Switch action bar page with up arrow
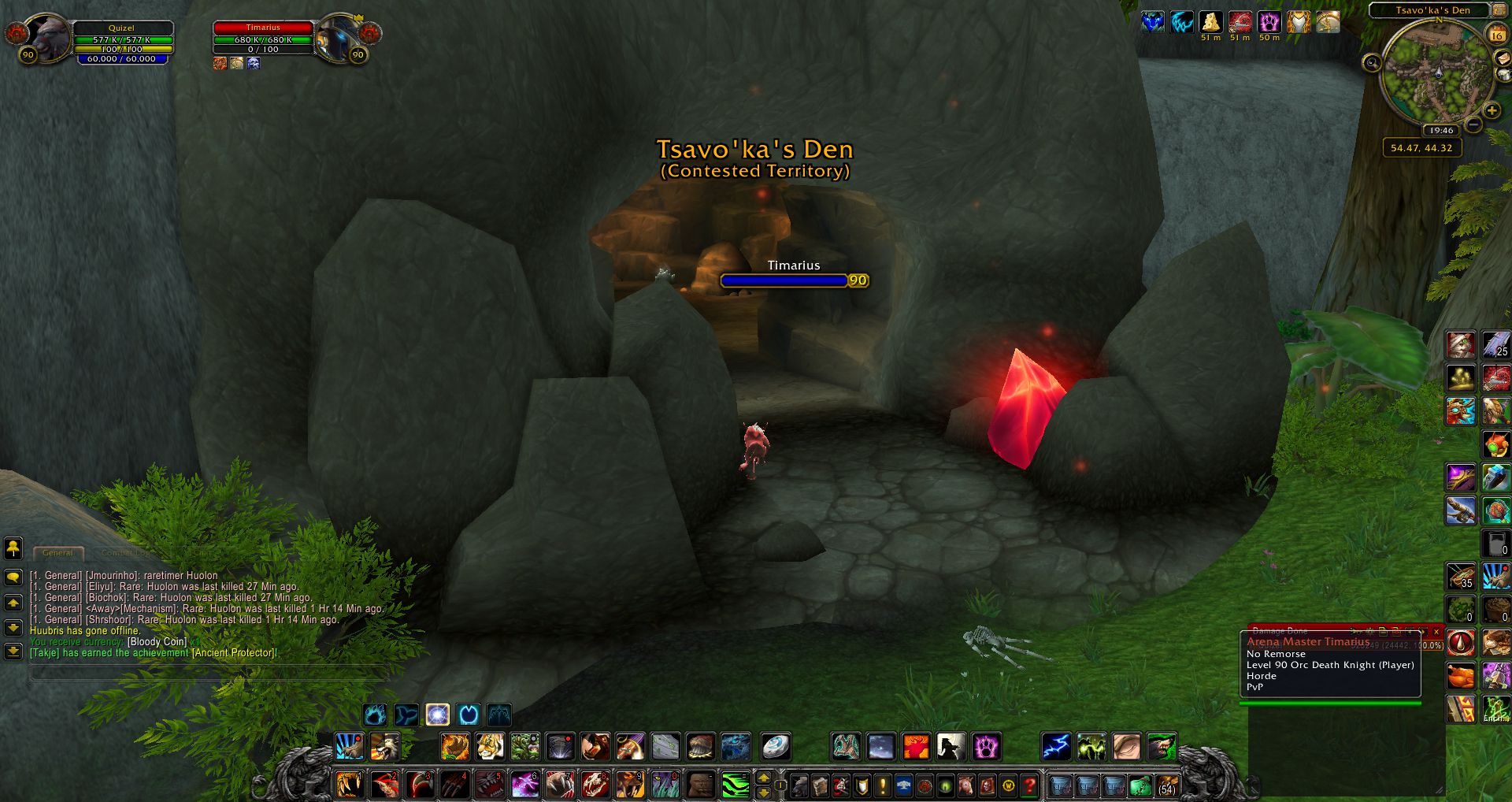The height and width of the screenshot is (802, 1512). [763, 778]
